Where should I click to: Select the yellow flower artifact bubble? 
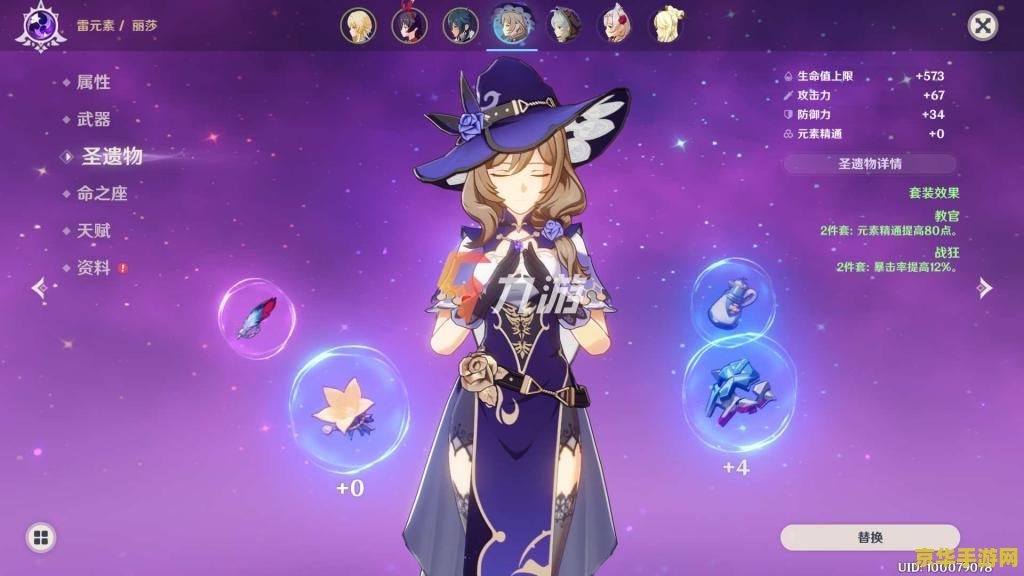347,408
